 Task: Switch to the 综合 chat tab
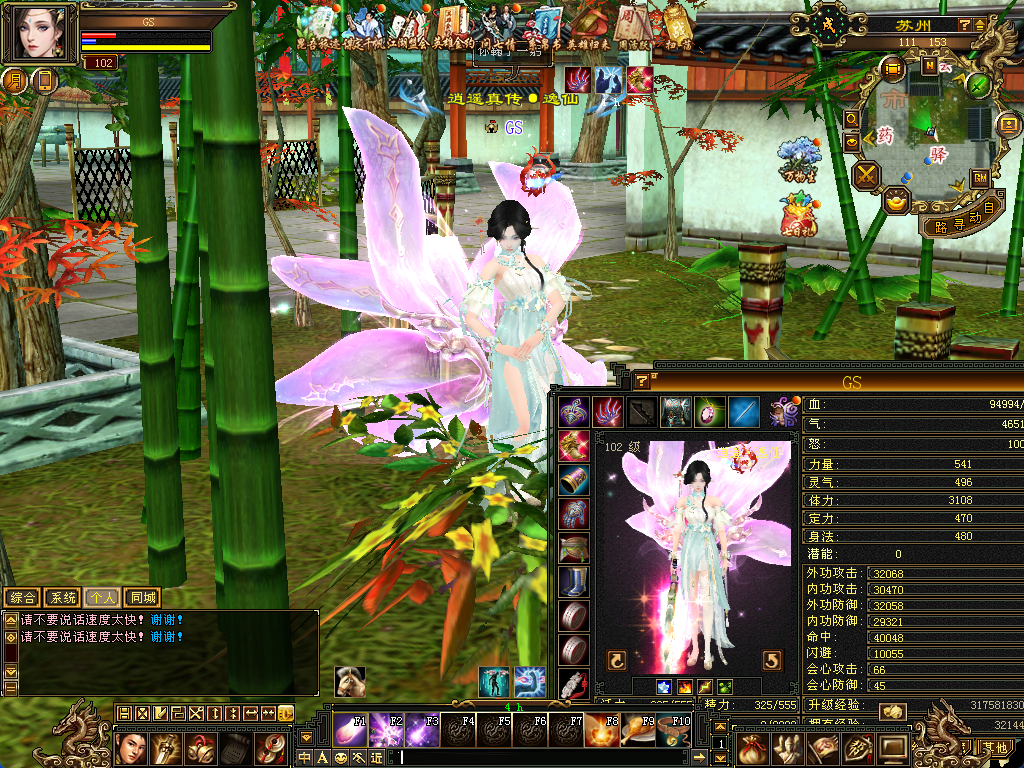(24, 598)
